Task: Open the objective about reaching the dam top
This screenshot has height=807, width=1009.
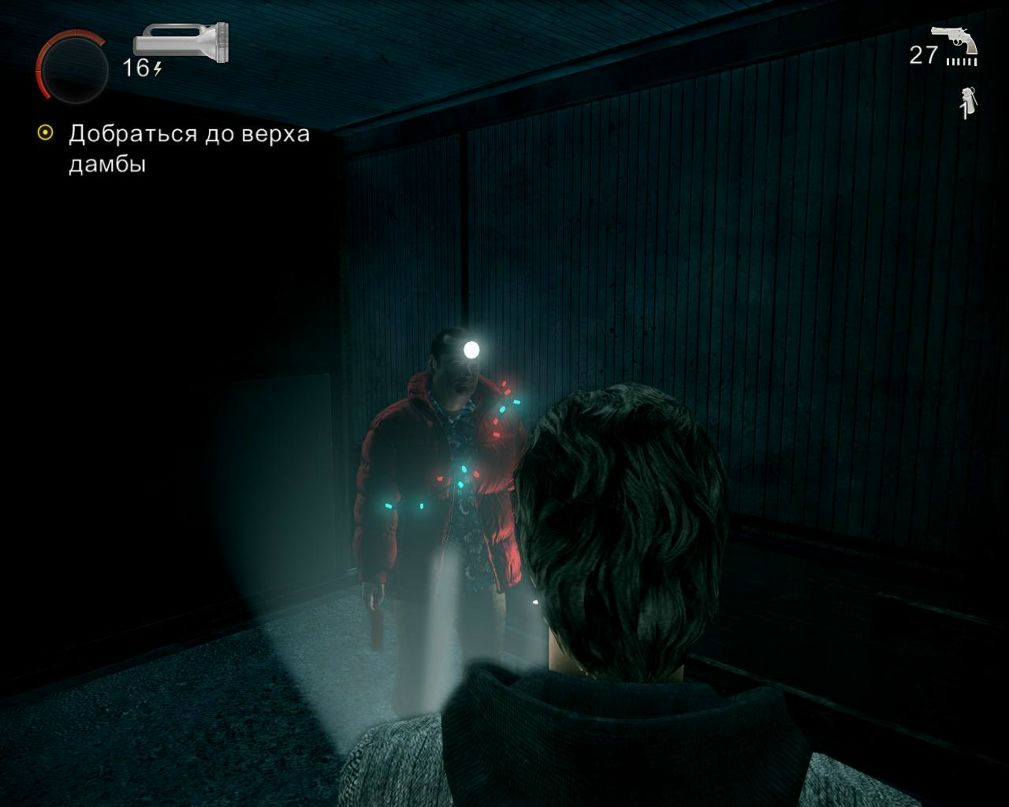Action: coord(188,148)
